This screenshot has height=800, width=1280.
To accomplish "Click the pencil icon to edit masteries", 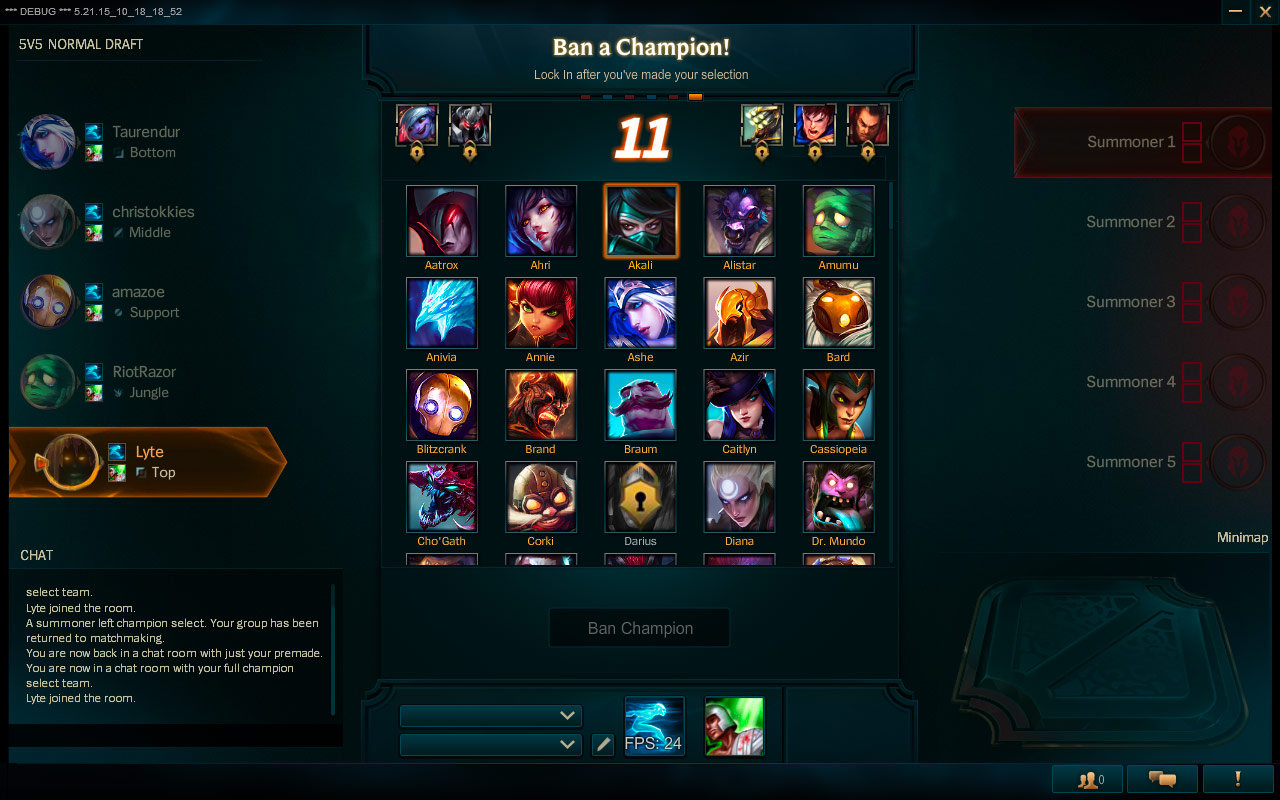I will [603, 744].
